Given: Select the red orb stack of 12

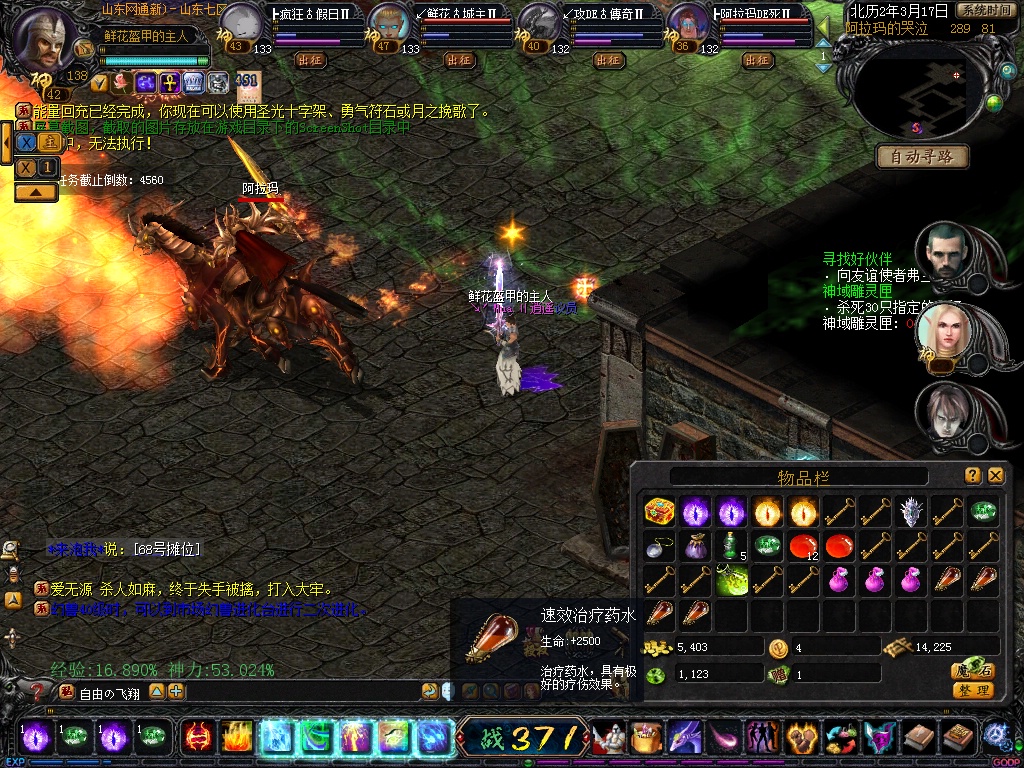Looking at the screenshot, I should pyautogui.click(x=802, y=546).
